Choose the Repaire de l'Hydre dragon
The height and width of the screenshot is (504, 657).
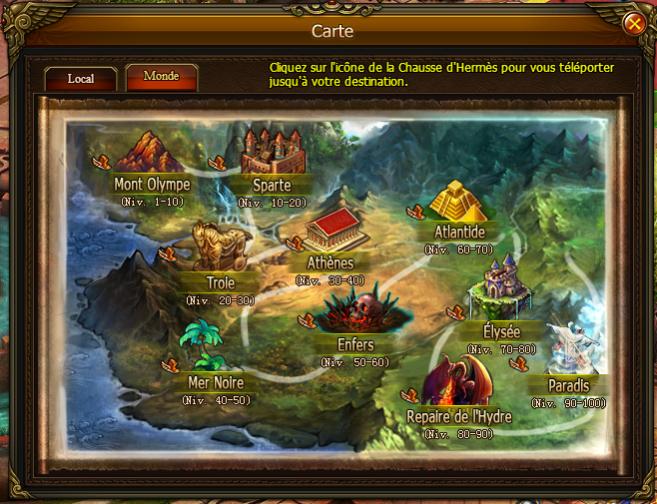pos(455,379)
